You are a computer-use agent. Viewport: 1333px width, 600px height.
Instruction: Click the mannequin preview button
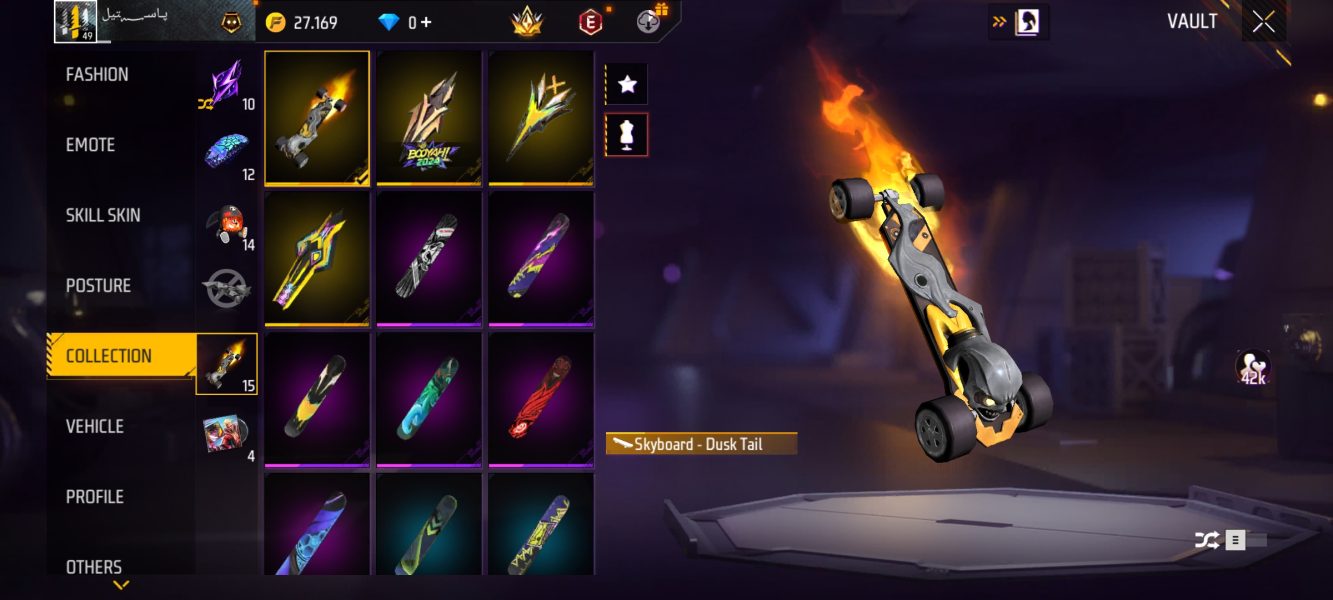[627, 135]
